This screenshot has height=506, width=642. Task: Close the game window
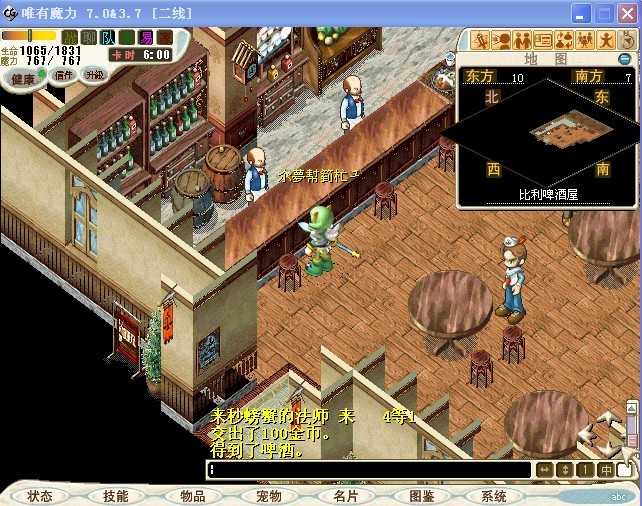627,14
